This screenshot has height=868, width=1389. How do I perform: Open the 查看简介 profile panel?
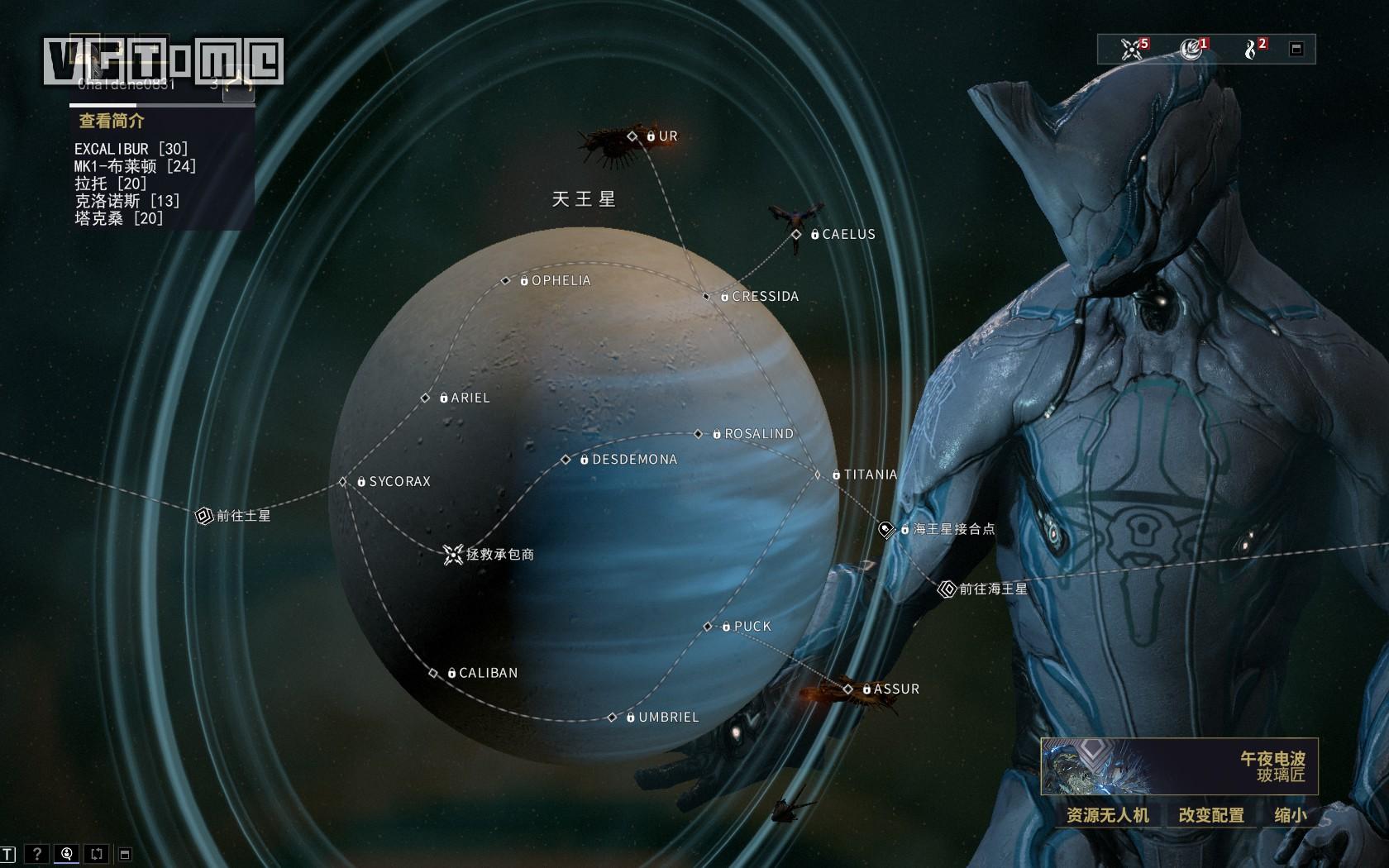112,122
